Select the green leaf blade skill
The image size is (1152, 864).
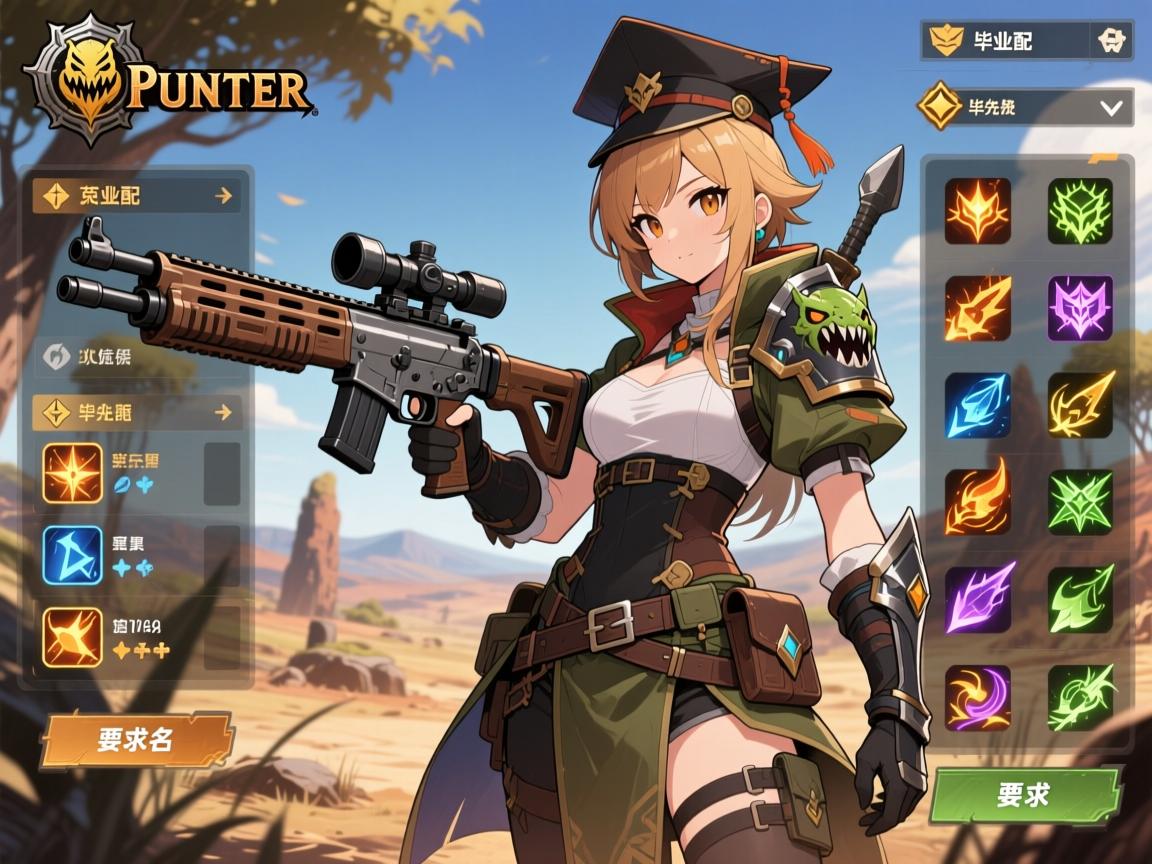[x=1080, y=598]
